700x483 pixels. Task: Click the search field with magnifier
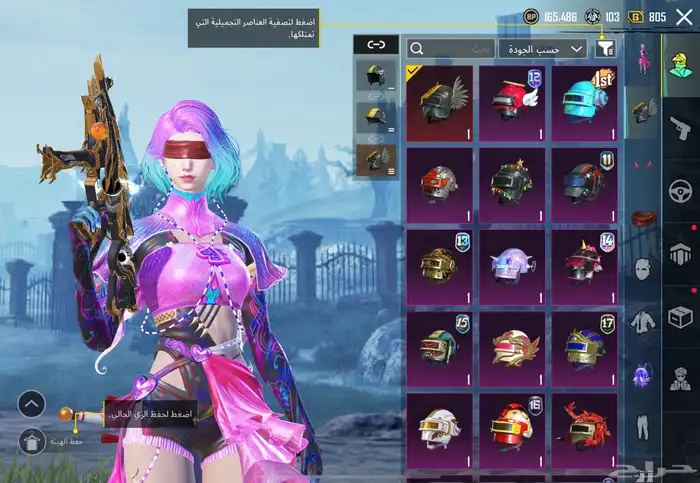[452, 48]
